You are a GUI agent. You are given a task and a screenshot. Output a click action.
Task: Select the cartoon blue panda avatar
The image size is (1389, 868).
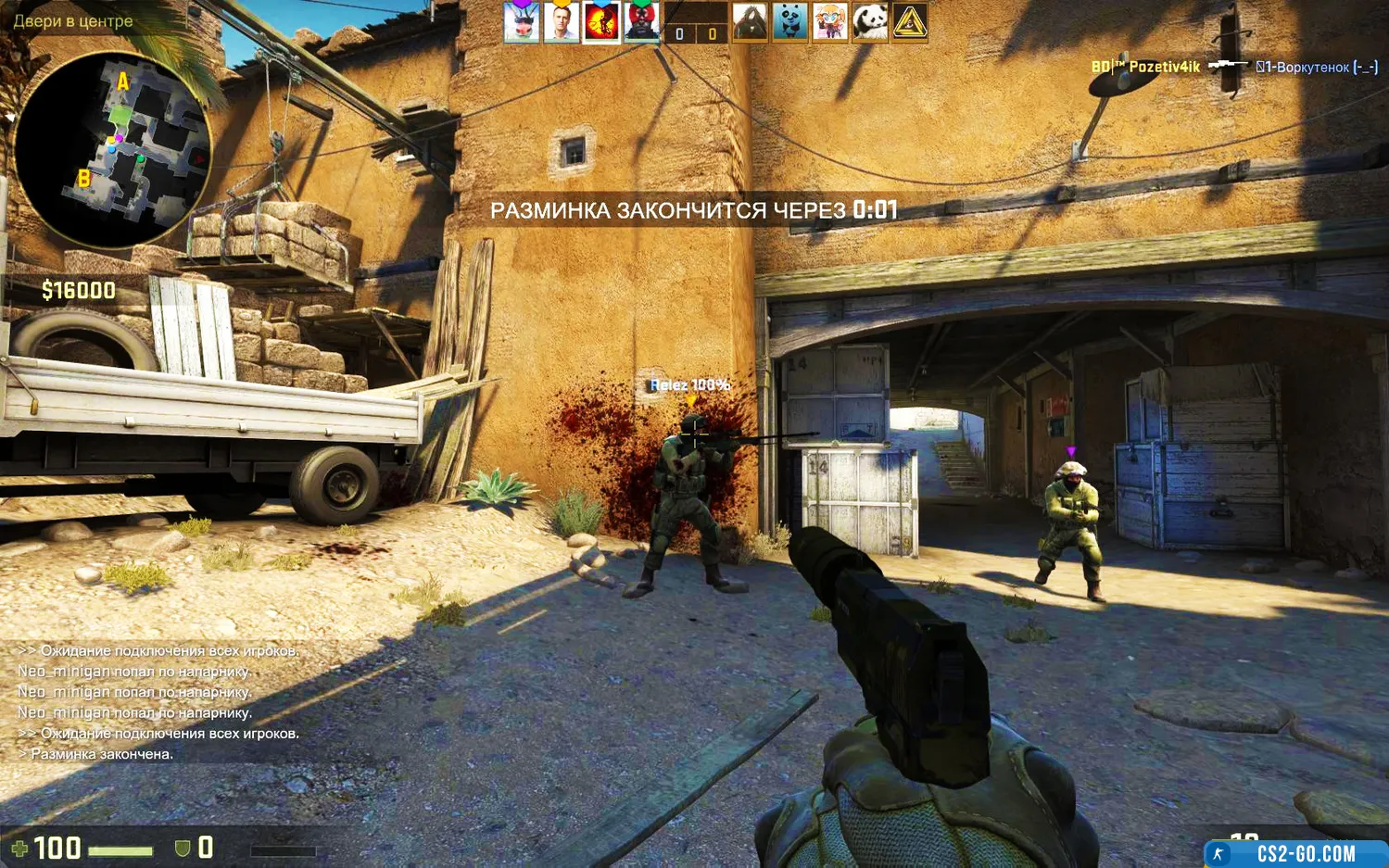pos(790,22)
